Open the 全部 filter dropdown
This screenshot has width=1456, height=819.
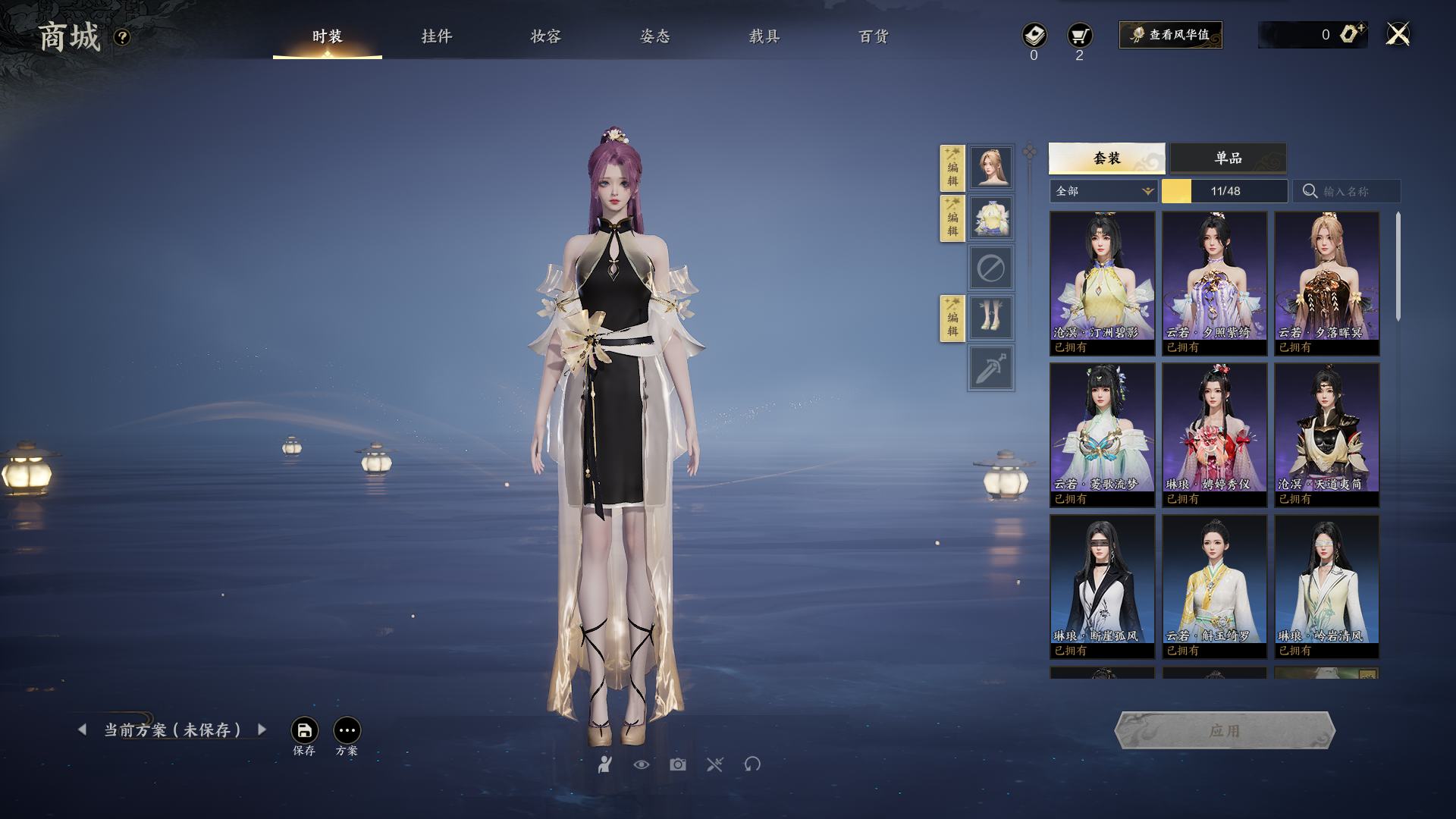(x=1103, y=191)
